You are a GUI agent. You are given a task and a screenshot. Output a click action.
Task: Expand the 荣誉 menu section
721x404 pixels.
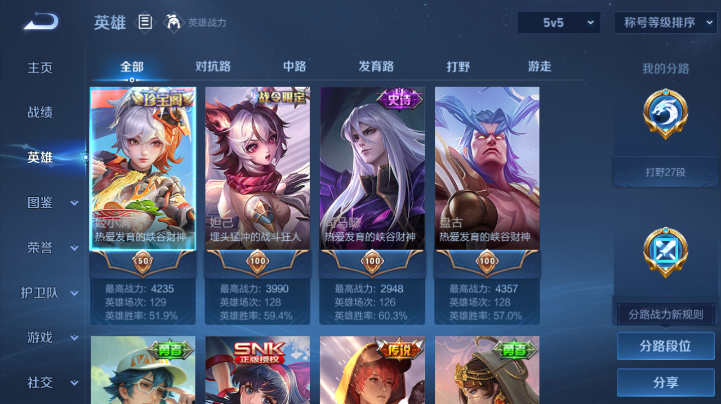52,247
